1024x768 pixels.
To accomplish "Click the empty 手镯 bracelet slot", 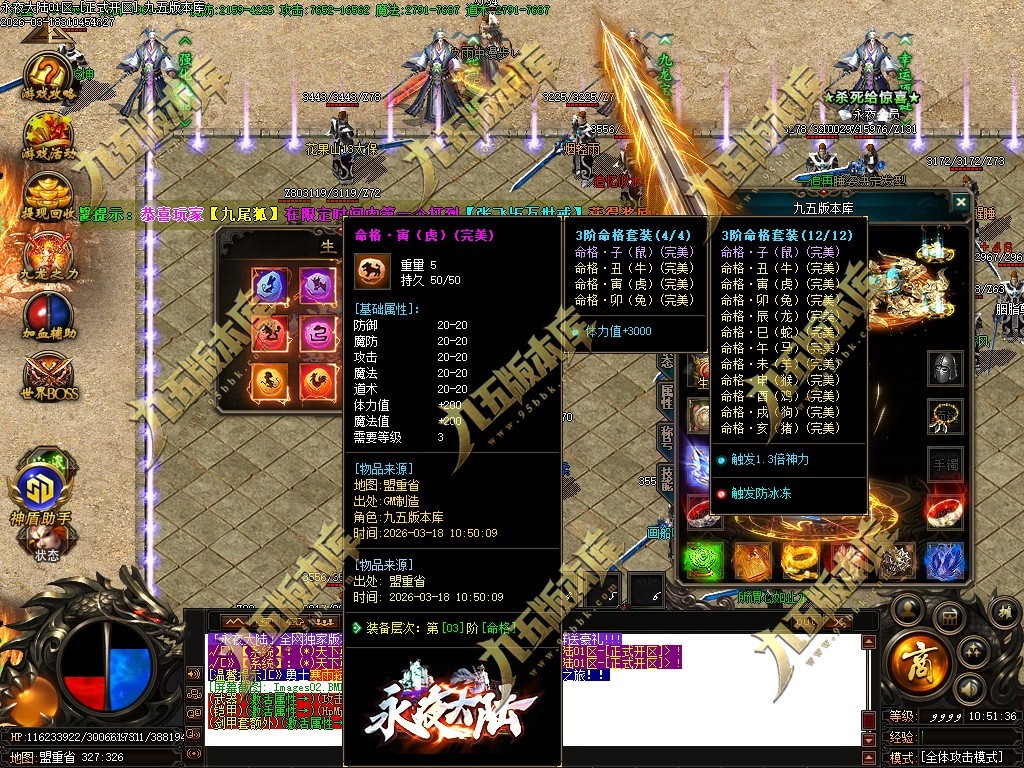I will click(x=945, y=465).
